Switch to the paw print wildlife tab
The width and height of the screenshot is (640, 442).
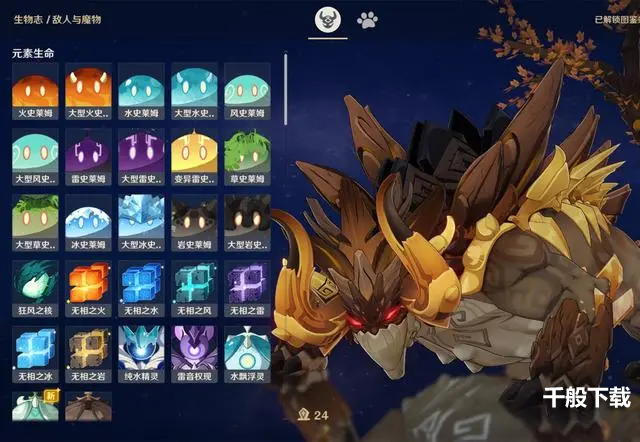(x=368, y=20)
